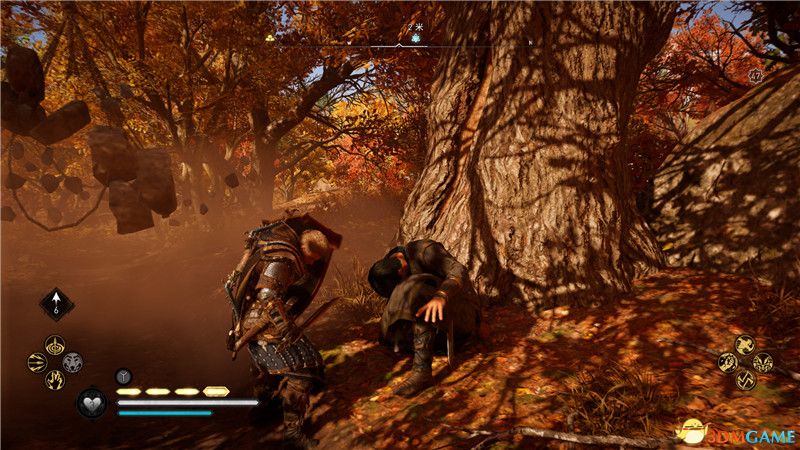Use the heart ration icon to heal
The image size is (800, 450).
point(91,403)
